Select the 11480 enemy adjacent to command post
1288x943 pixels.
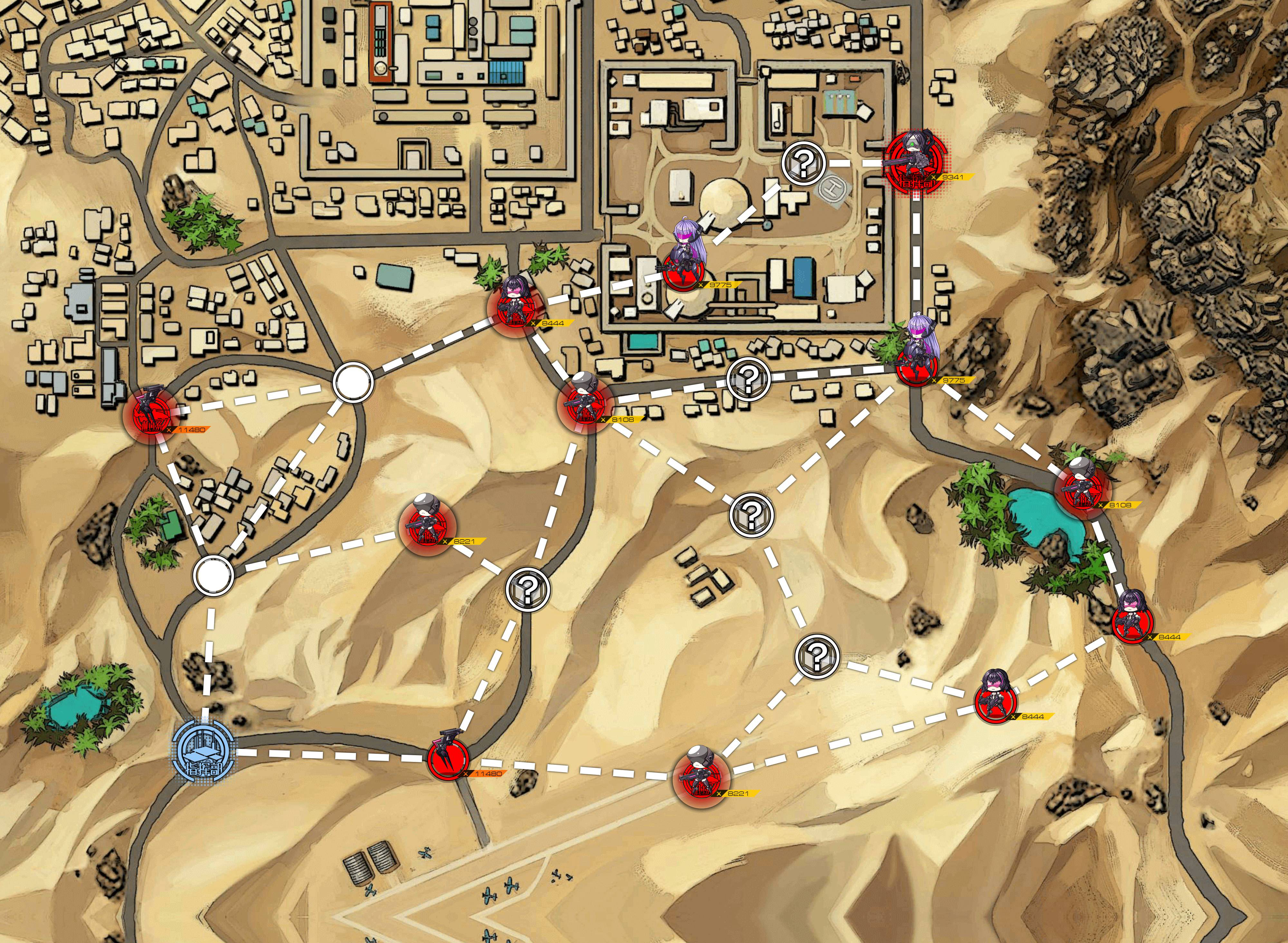point(449,759)
